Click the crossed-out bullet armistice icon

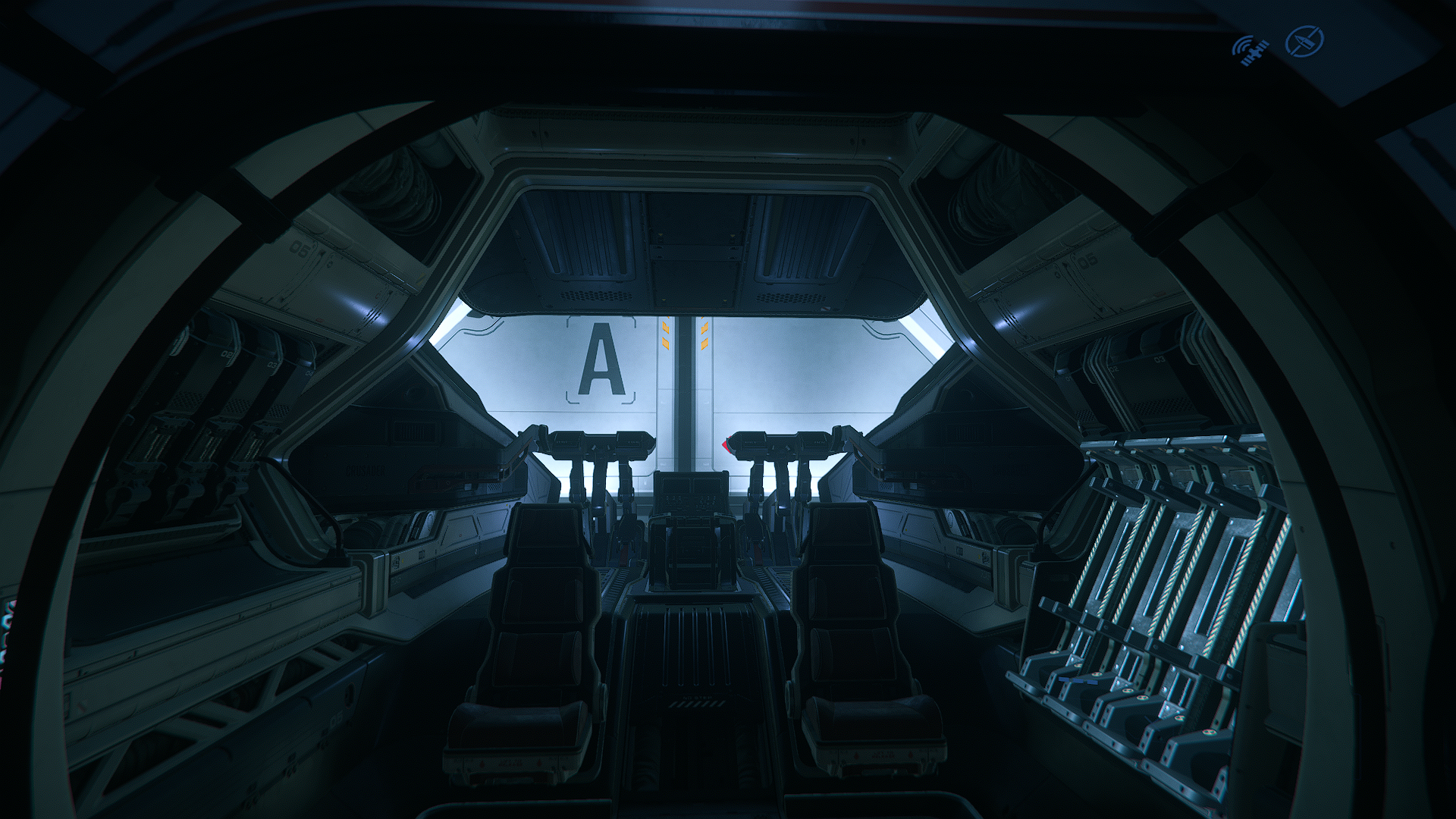tap(1306, 42)
